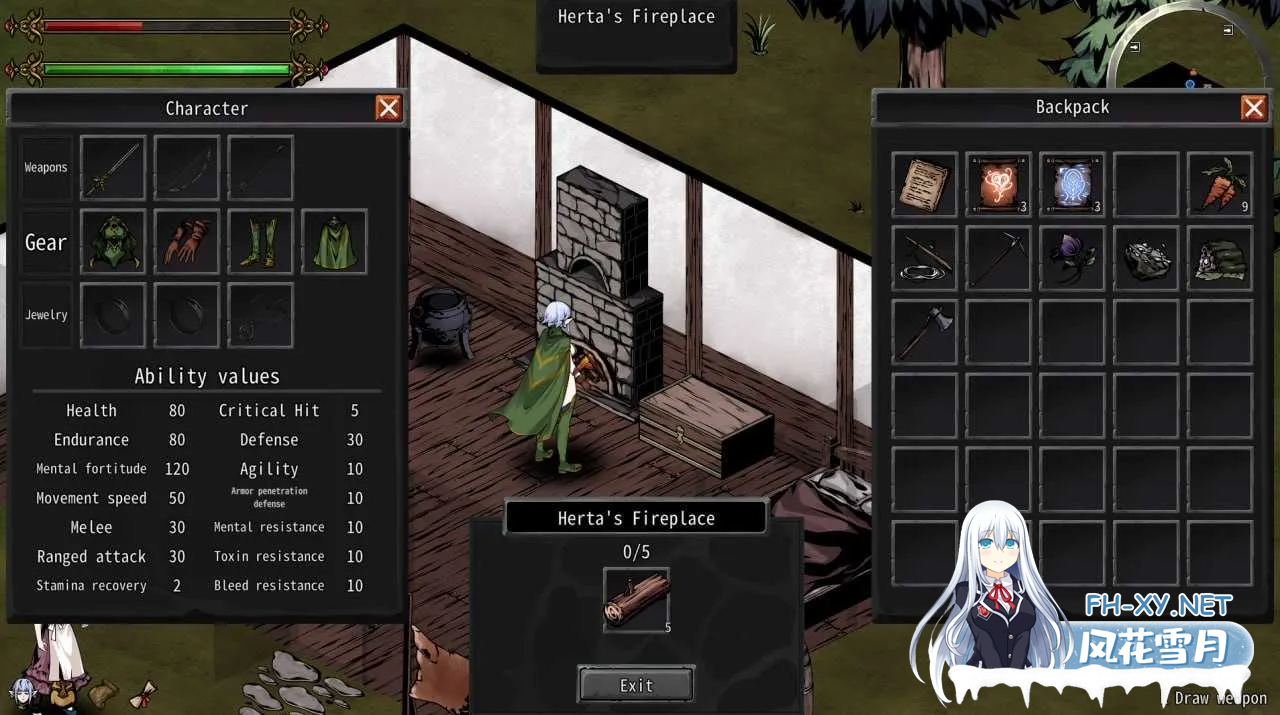The image size is (1280, 715).
Task: Close the Character panel
Action: click(388, 108)
